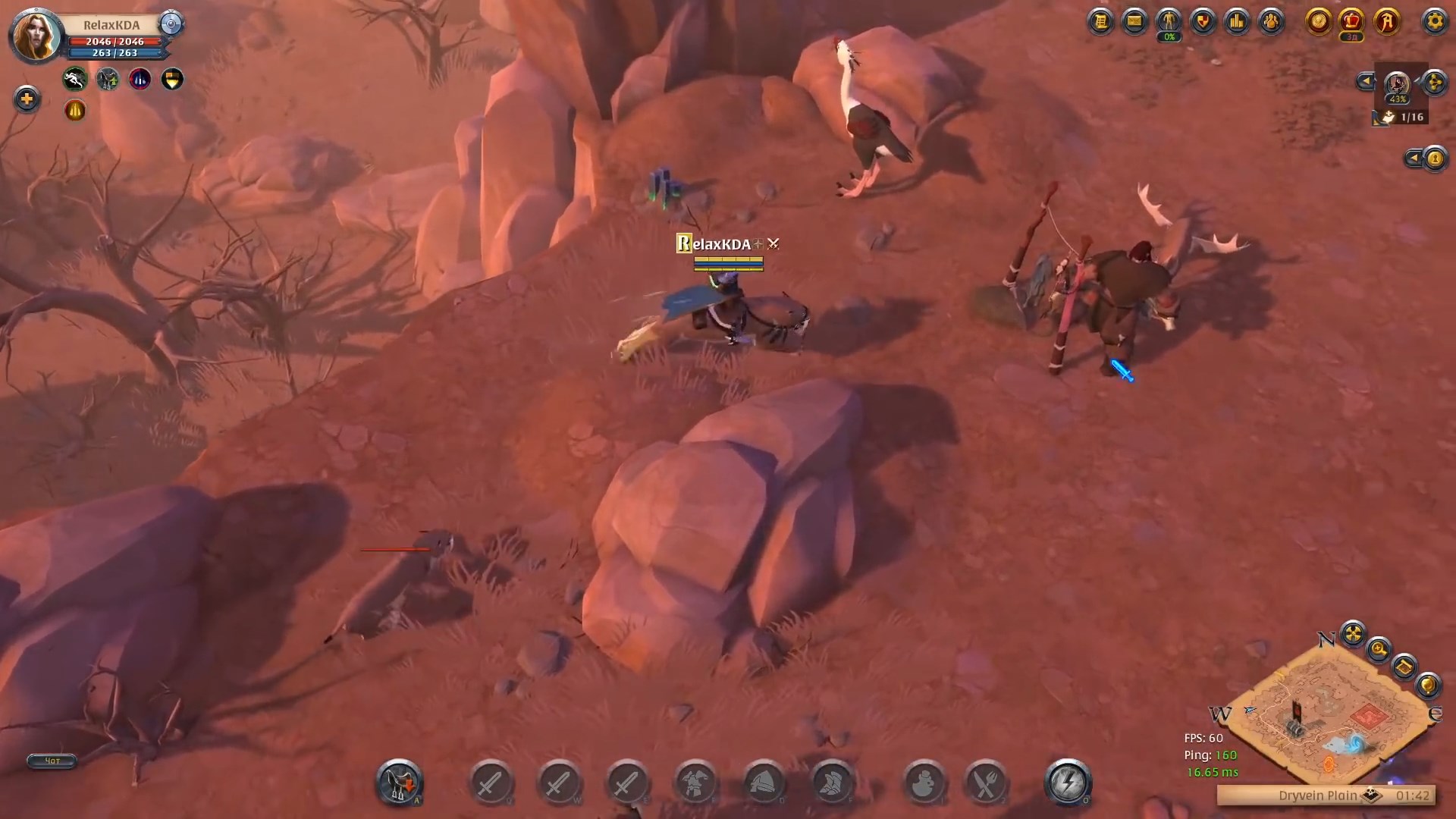
Task: Open the Destiny Board bar-chart icon
Action: pos(1237,20)
